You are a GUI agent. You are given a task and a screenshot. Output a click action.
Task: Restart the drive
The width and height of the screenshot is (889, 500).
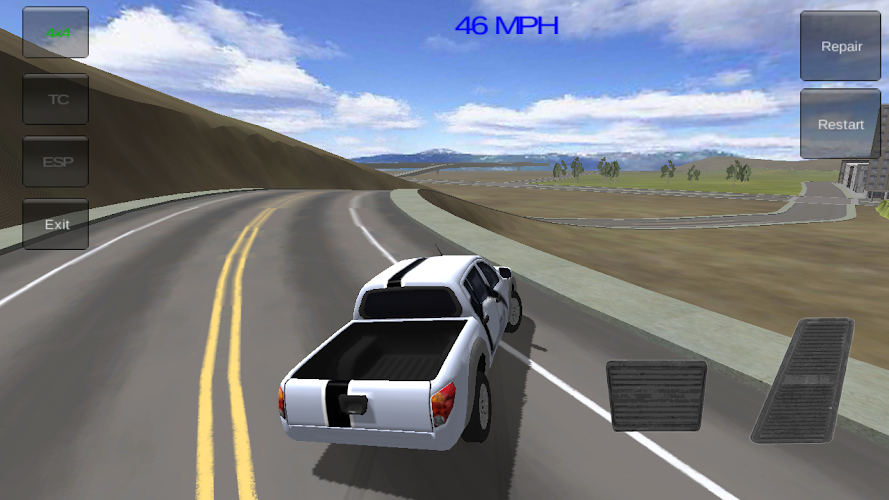840,124
